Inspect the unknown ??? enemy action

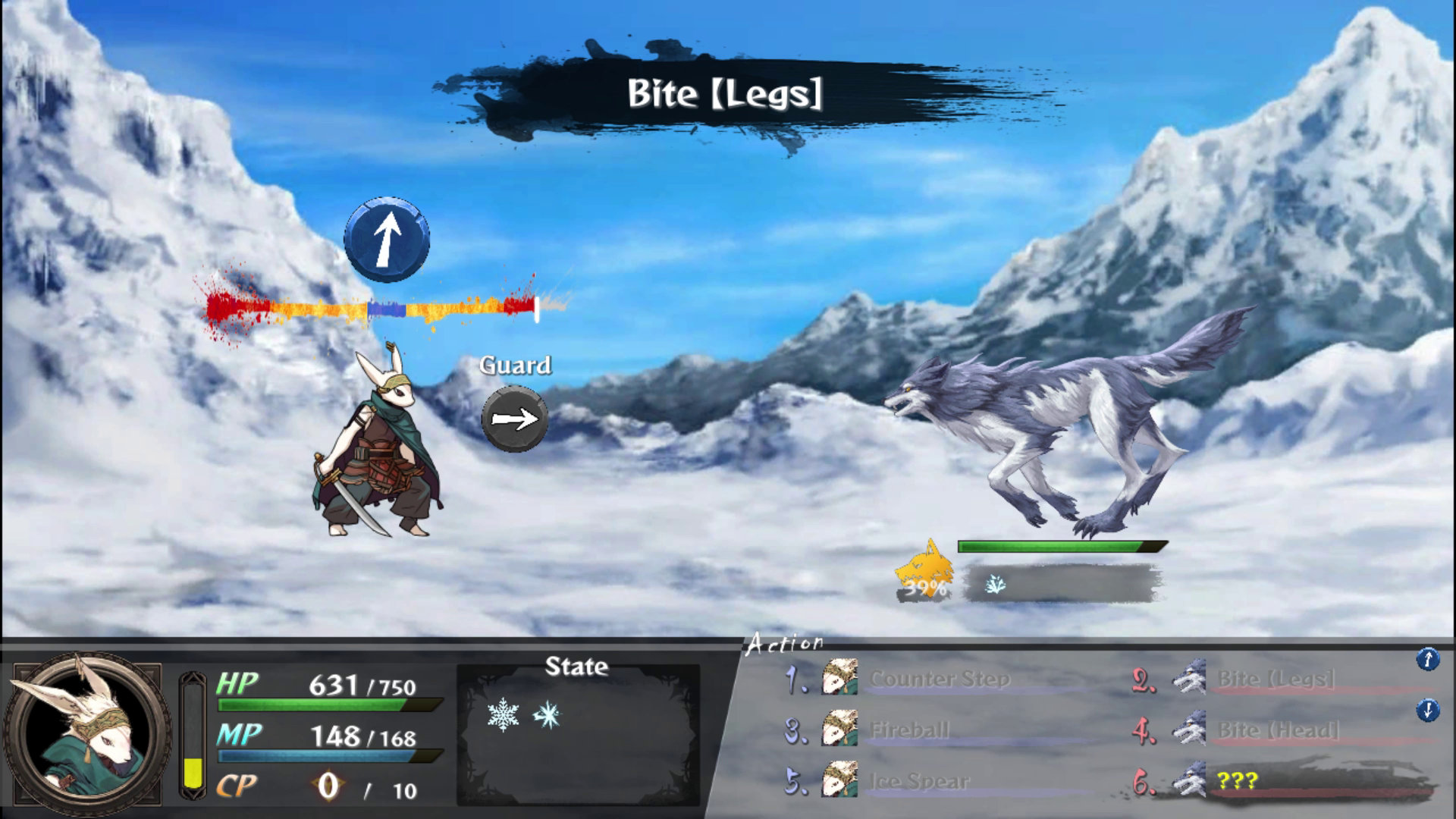[x=1238, y=781]
